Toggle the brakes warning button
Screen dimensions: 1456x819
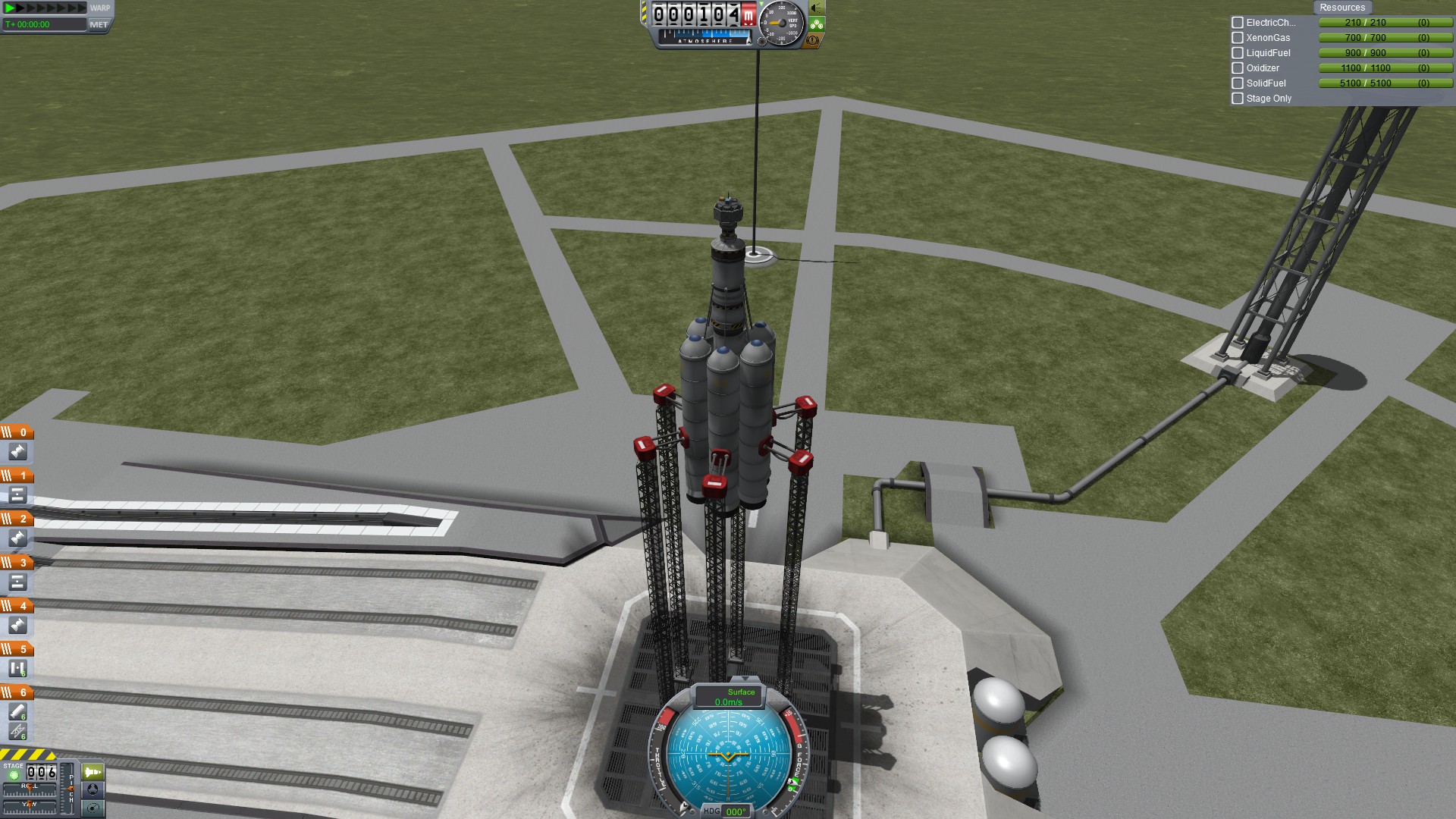click(813, 40)
